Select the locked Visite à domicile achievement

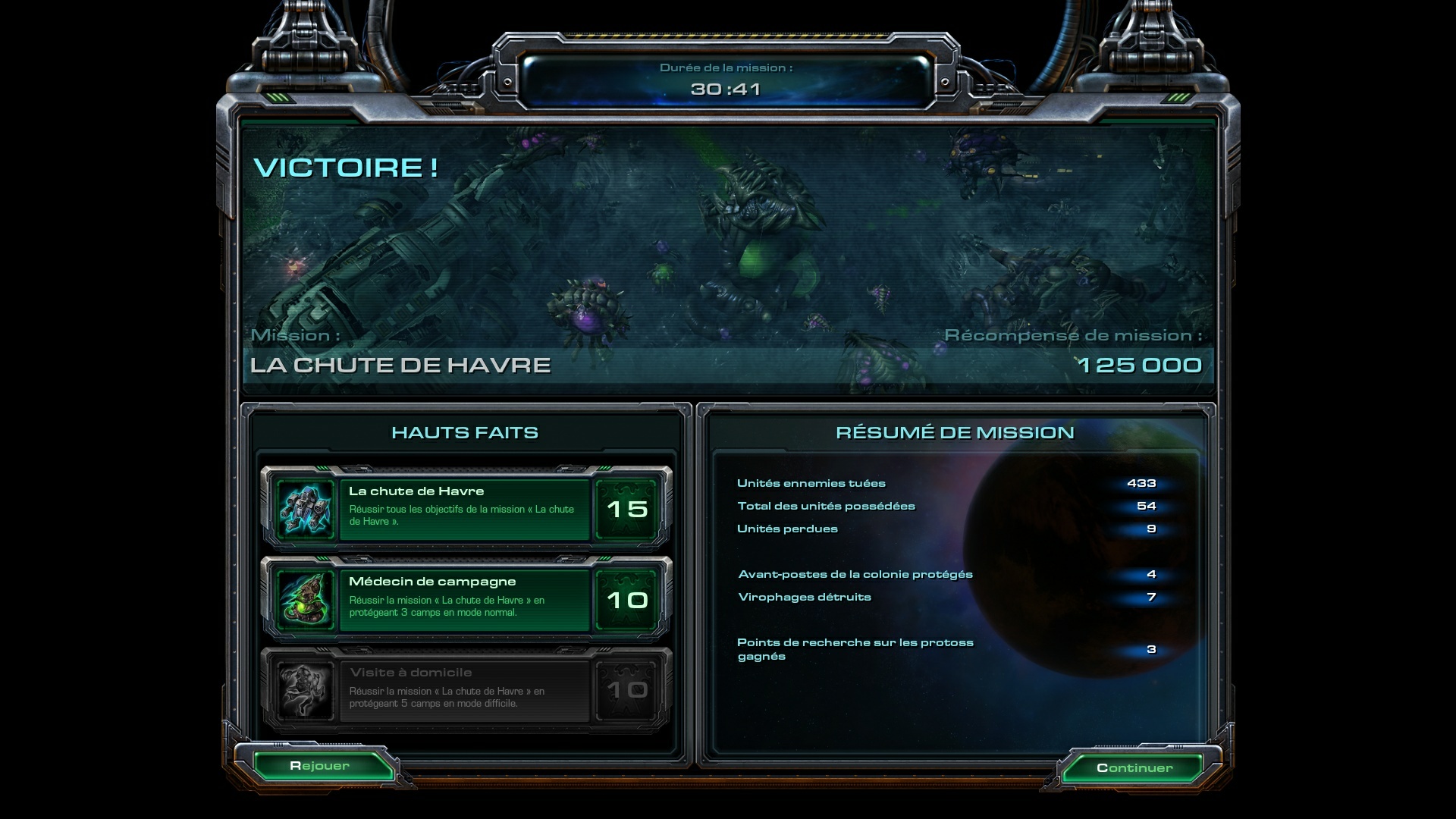(x=465, y=690)
